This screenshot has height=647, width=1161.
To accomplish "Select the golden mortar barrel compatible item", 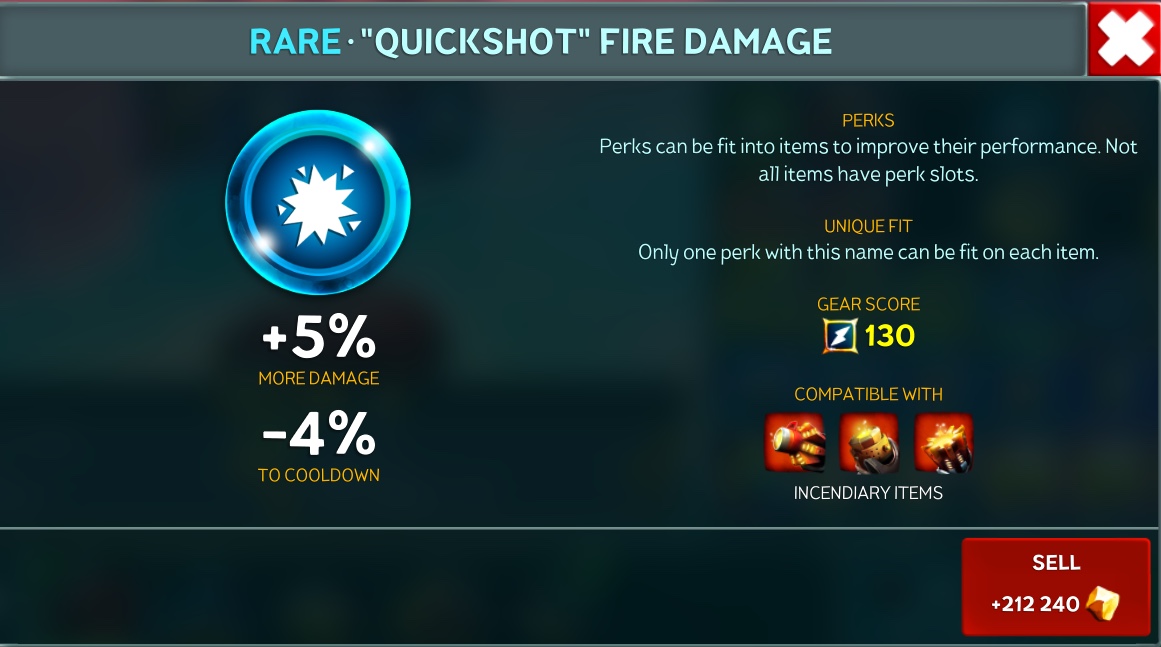I will [x=869, y=443].
